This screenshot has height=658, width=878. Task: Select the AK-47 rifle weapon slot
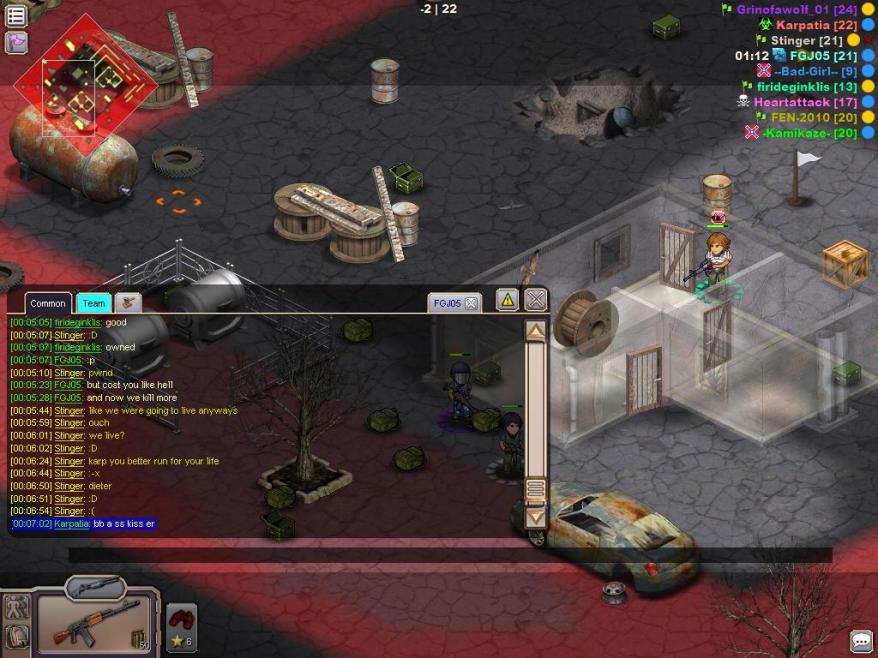(95, 623)
